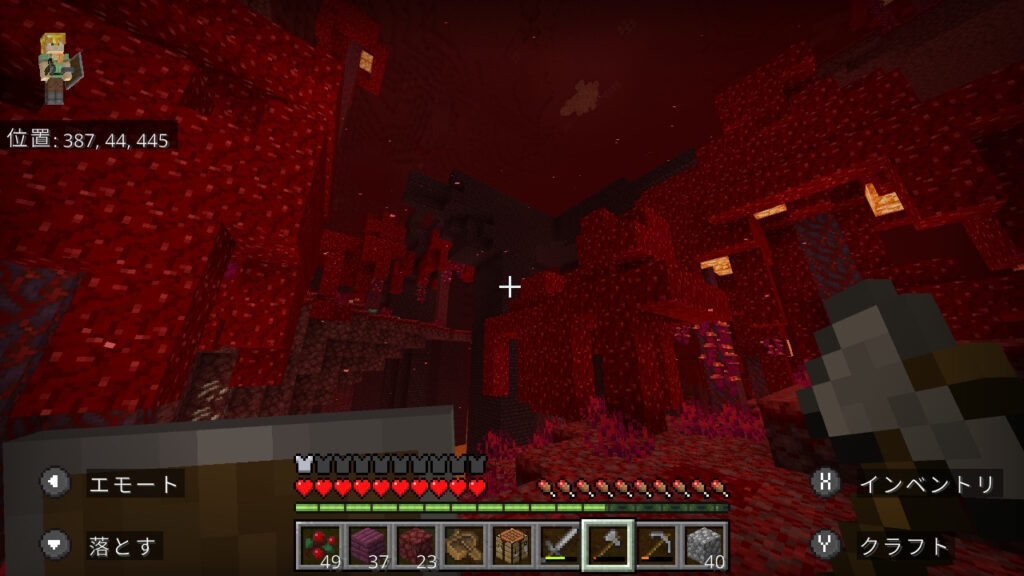
Task: Select the cobblestone stack of 40
Action: [703, 544]
